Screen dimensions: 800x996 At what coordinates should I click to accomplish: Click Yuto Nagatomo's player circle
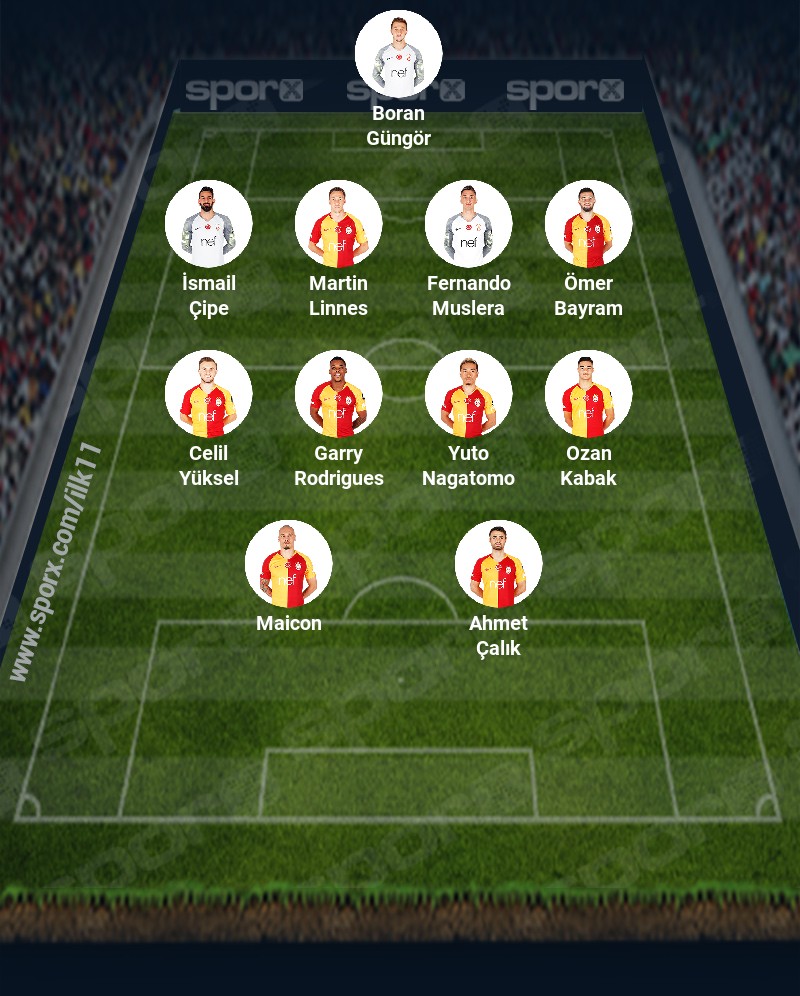tap(468, 394)
